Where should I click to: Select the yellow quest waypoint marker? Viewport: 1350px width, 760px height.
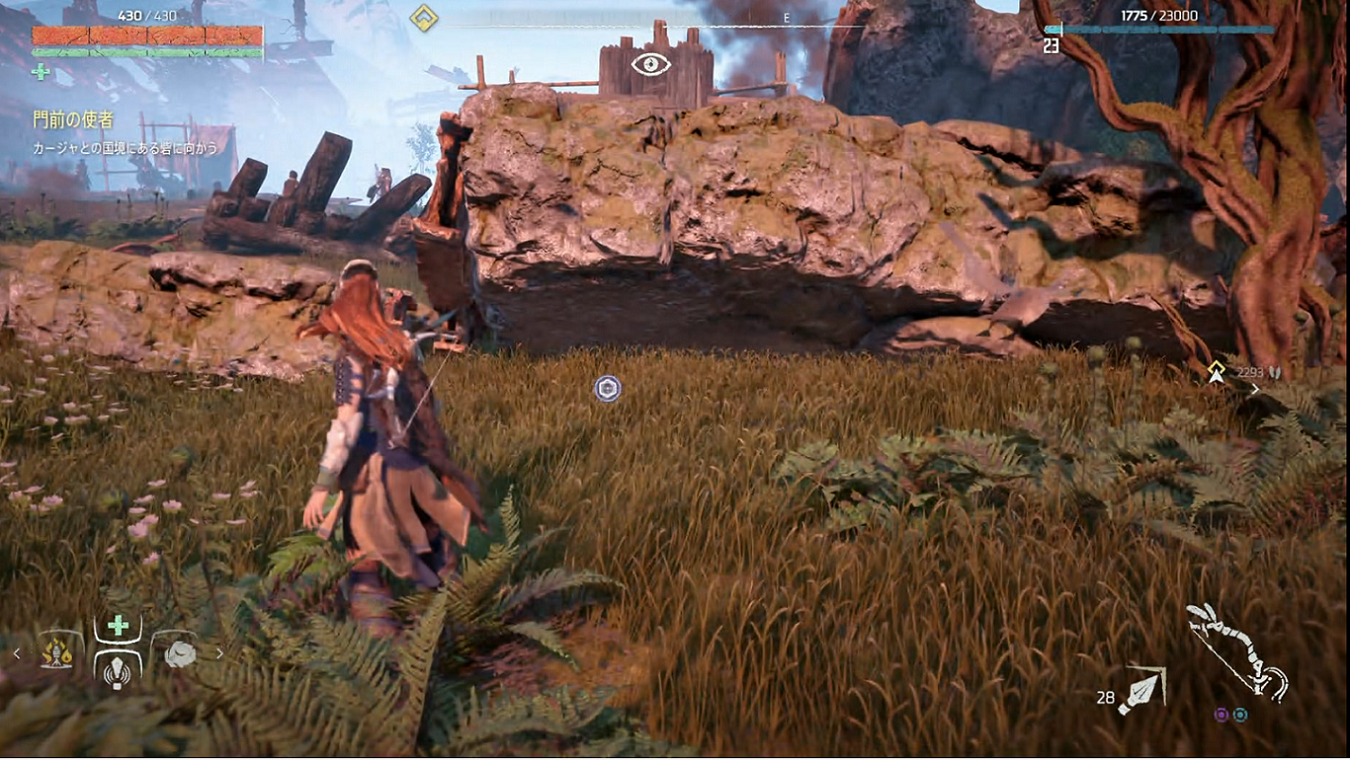pyautogui.click(x=1216, y=372)
